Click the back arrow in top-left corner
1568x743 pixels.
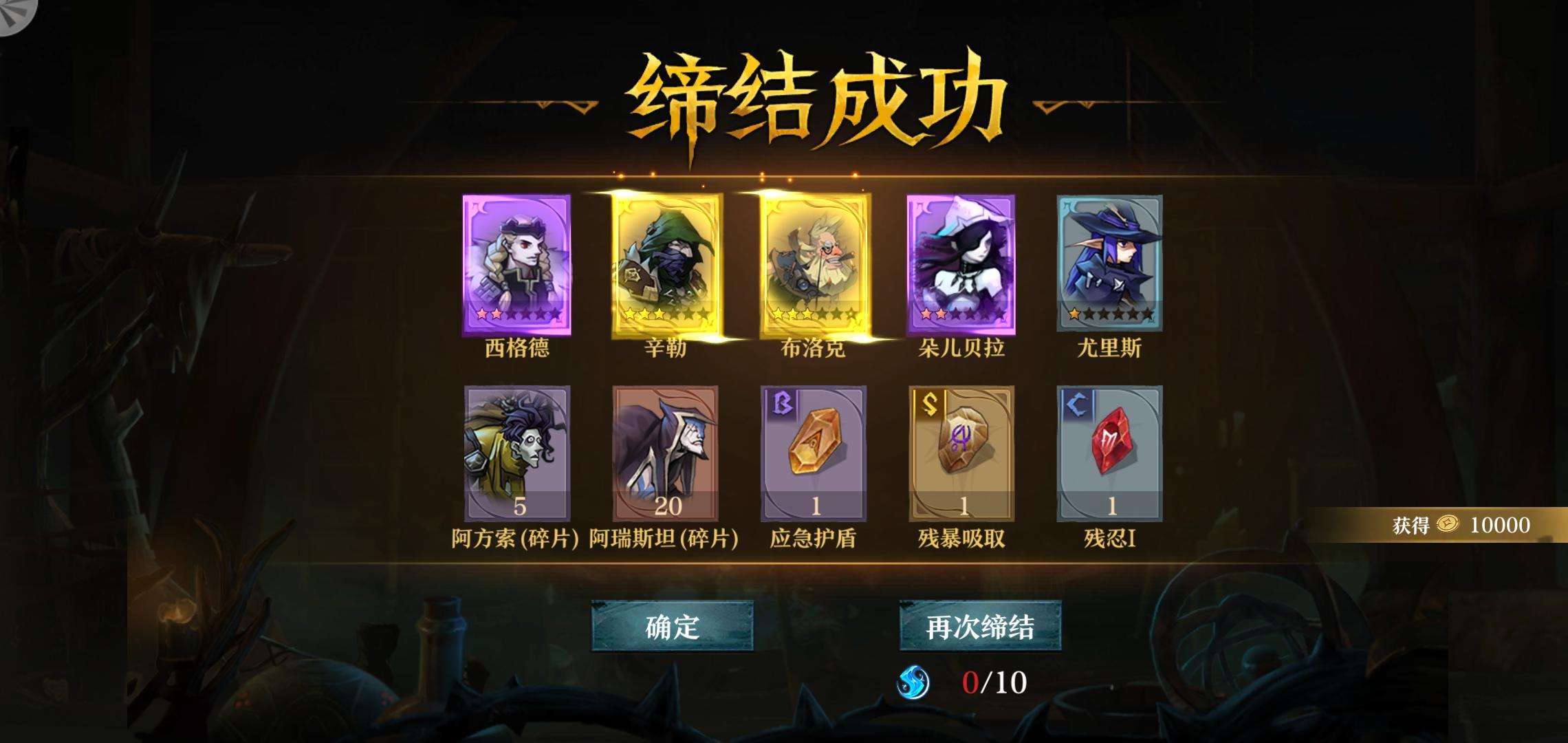point(17,17)
